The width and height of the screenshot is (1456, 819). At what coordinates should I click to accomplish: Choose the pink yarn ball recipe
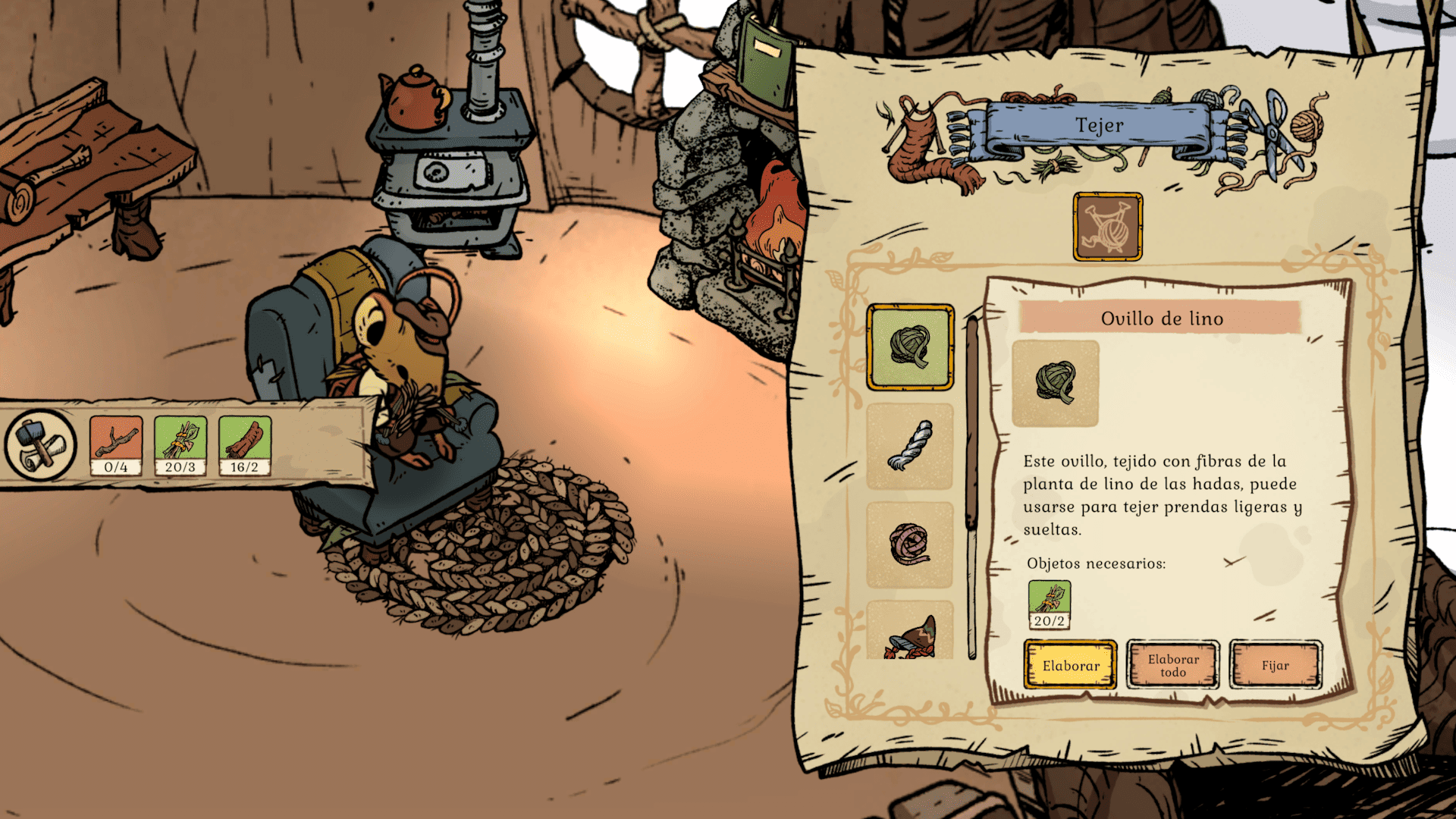click(910, 544)
